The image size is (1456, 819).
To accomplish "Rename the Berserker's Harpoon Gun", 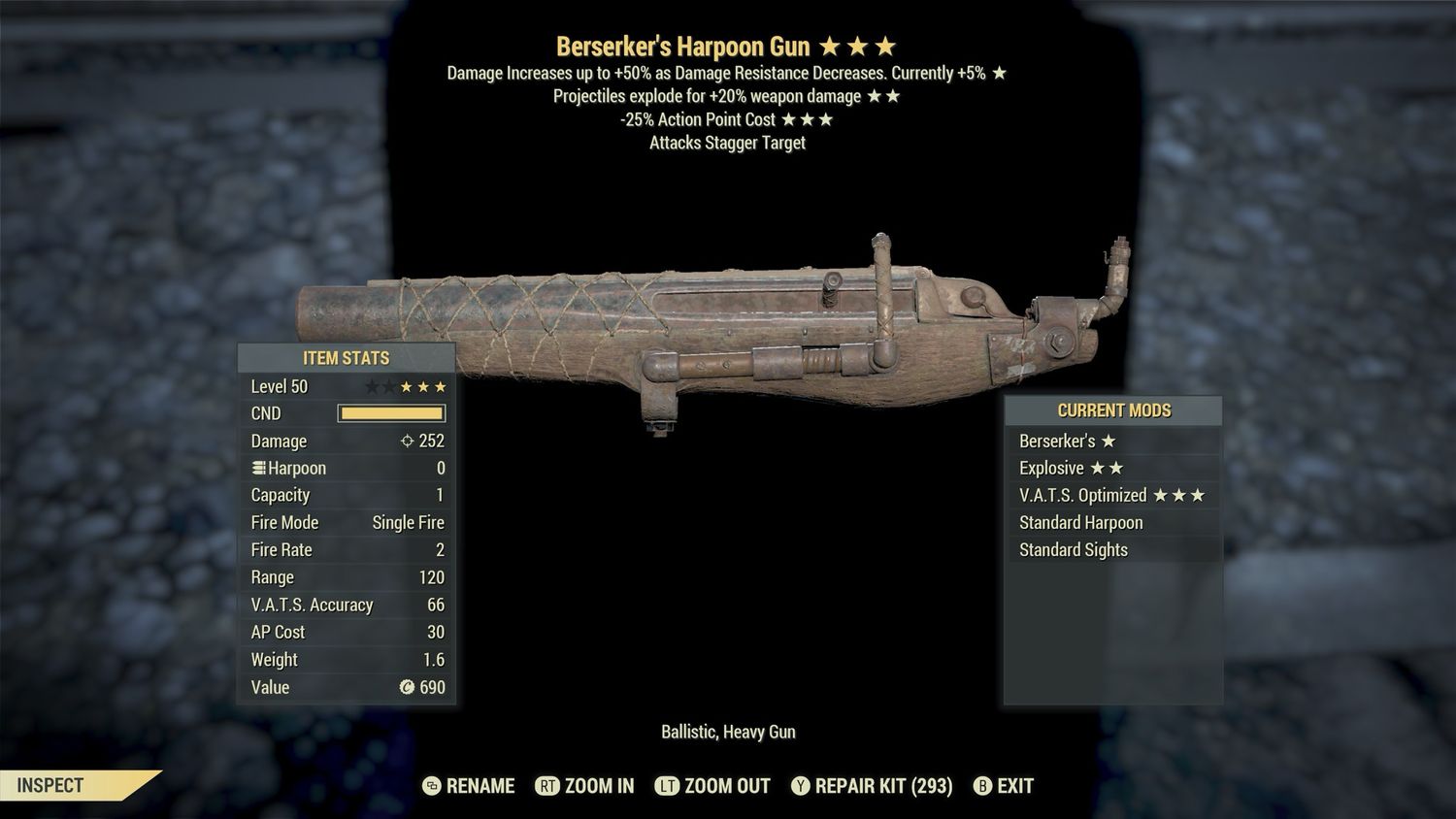I will click(470, 786).
